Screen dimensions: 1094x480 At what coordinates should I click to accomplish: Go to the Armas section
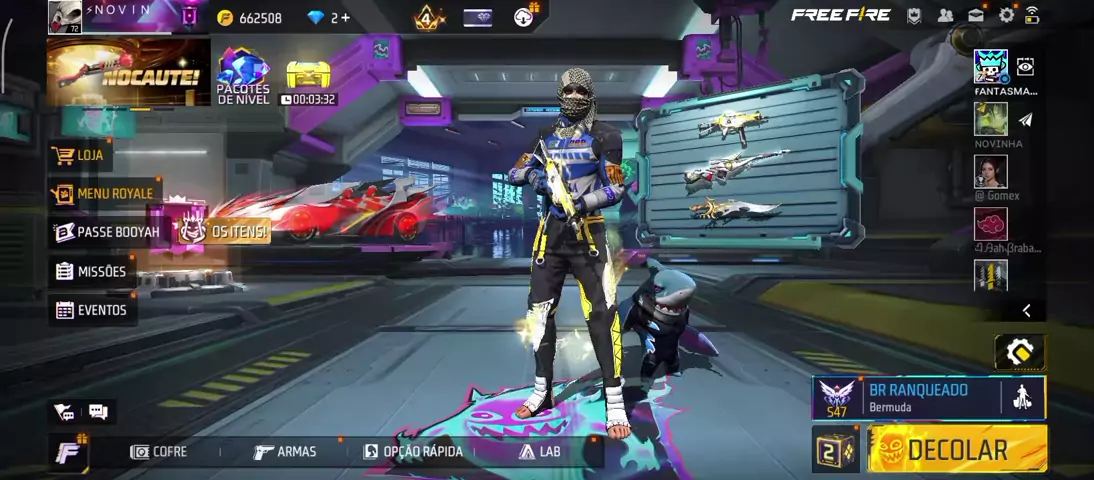[285, 452]
